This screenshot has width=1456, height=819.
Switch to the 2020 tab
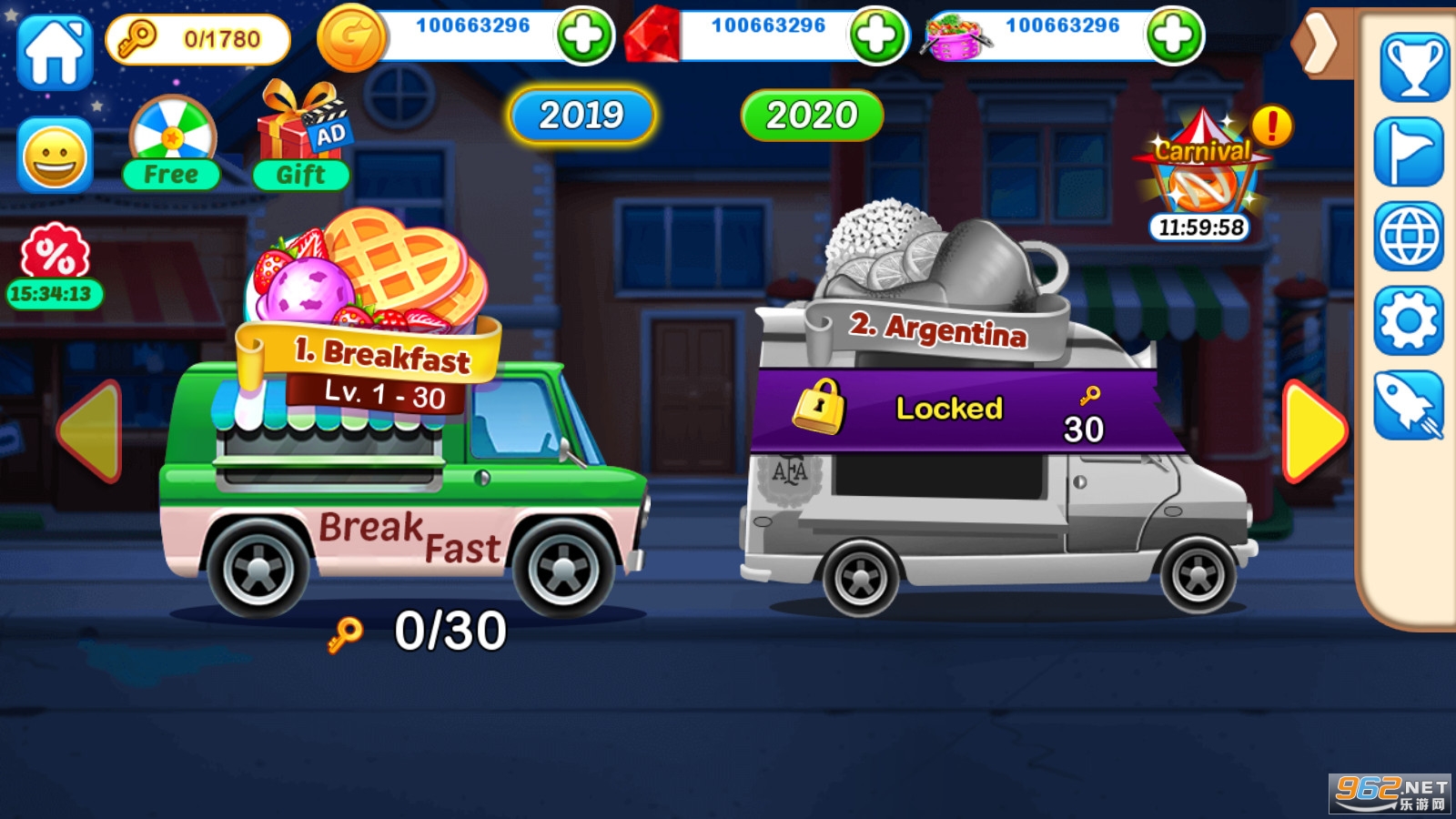coord(812,116)
